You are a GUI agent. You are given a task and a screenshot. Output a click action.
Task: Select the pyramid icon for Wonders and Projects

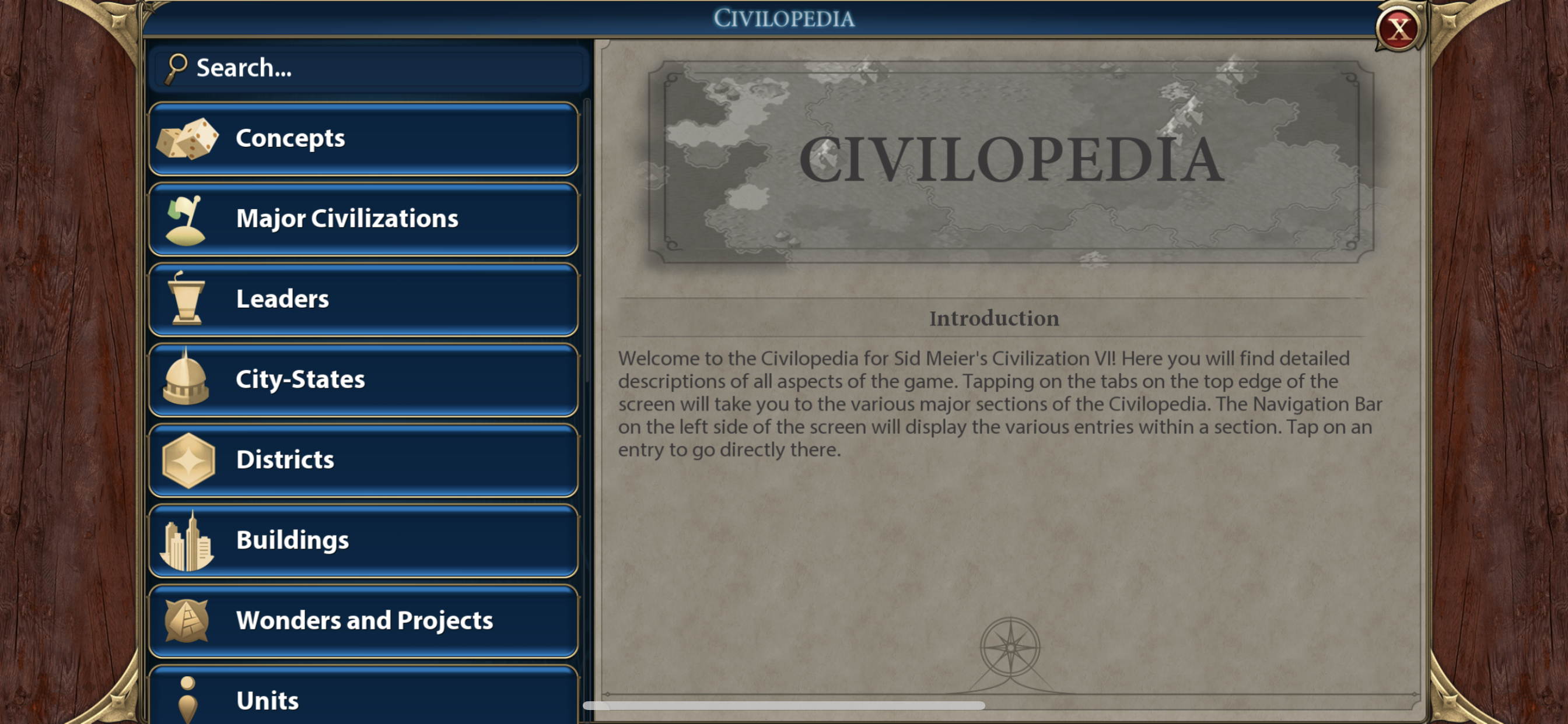188,621
